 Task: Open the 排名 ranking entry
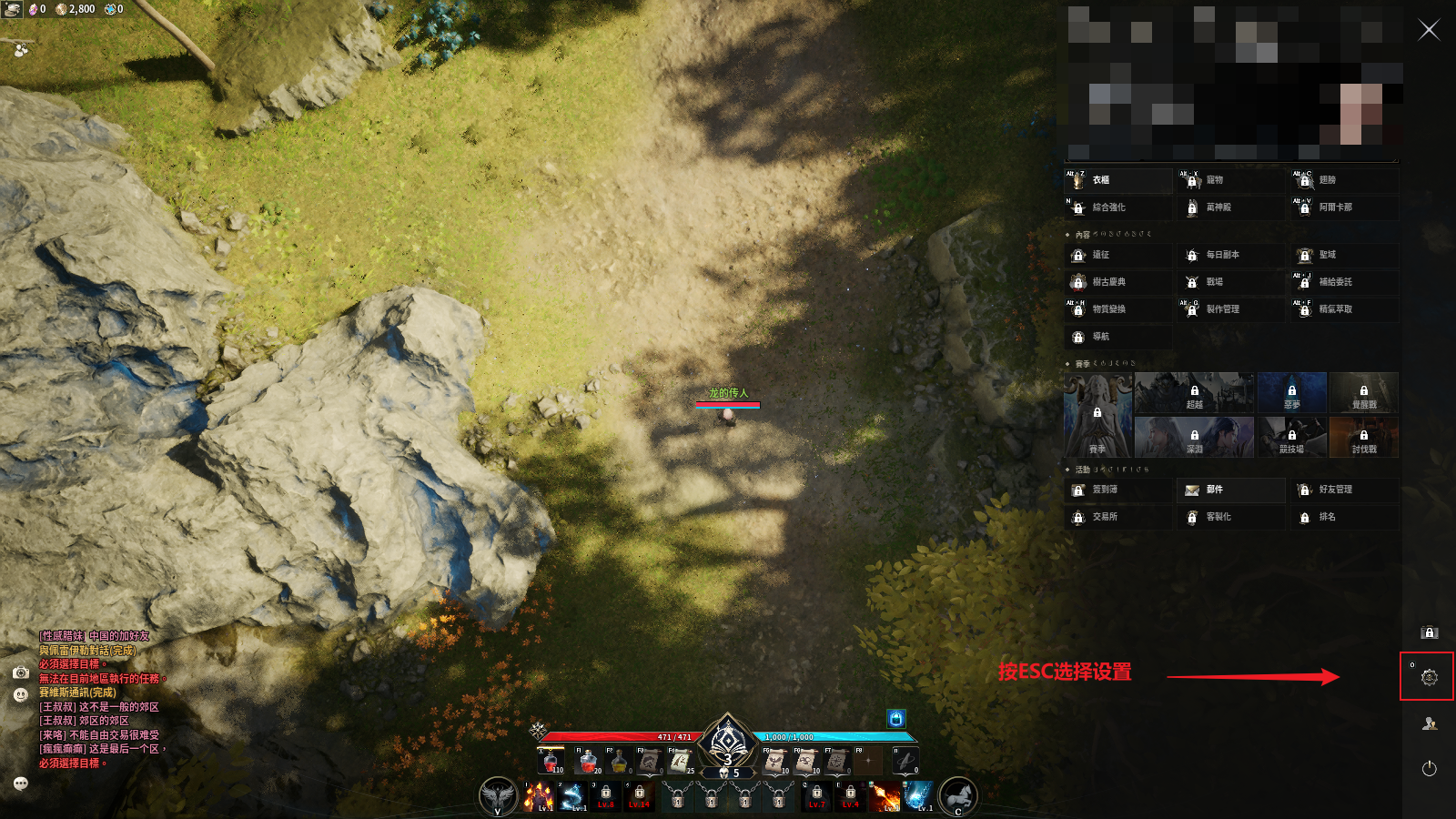(x=1344, y=517)
